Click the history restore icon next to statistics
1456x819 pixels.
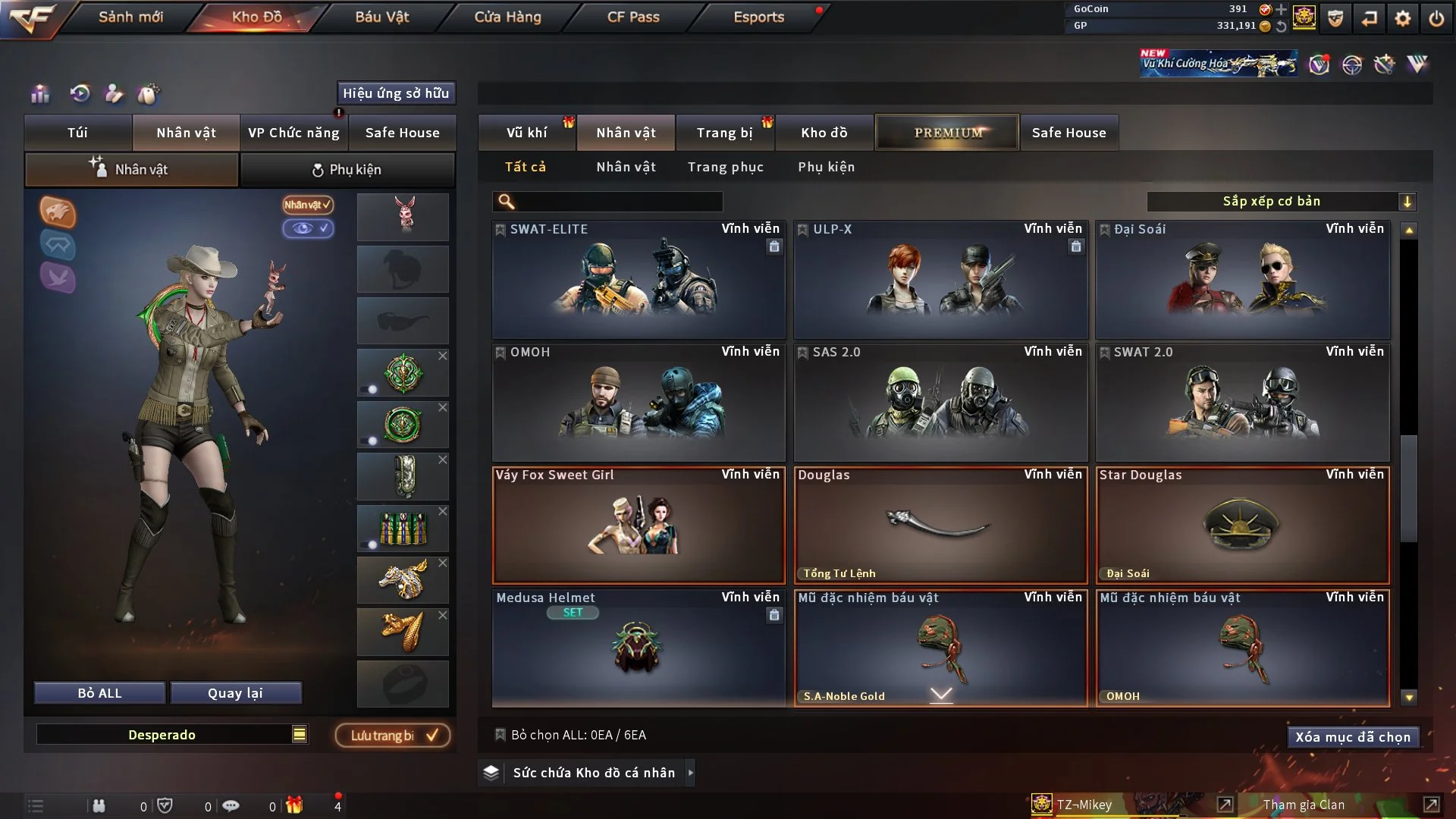pos(81,94)
